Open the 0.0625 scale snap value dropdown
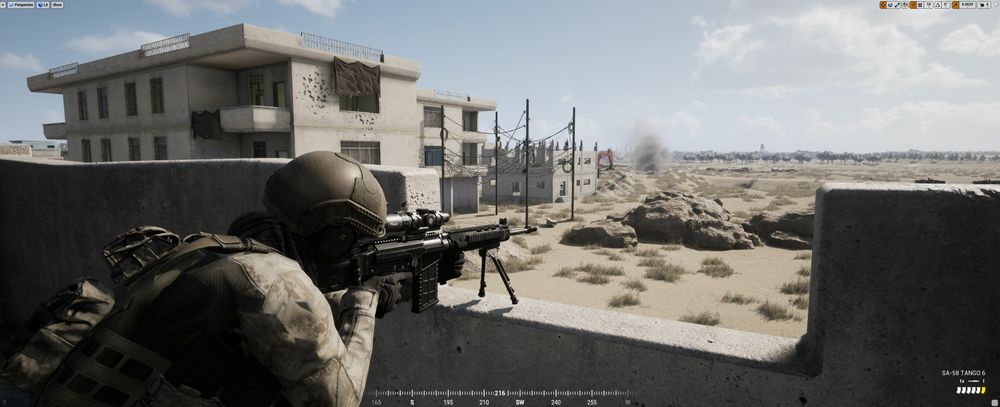Viewport: 1000px width, 407px height. point(967,5)
